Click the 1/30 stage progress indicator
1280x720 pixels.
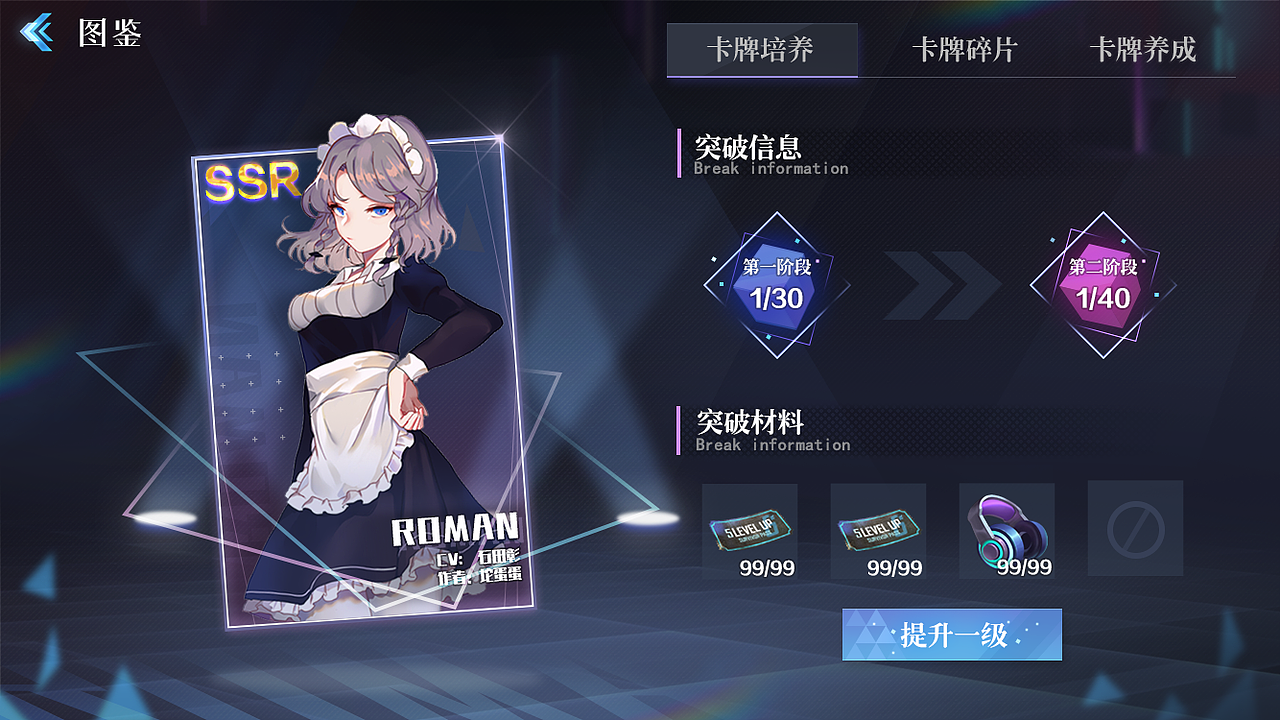point(778,298)
